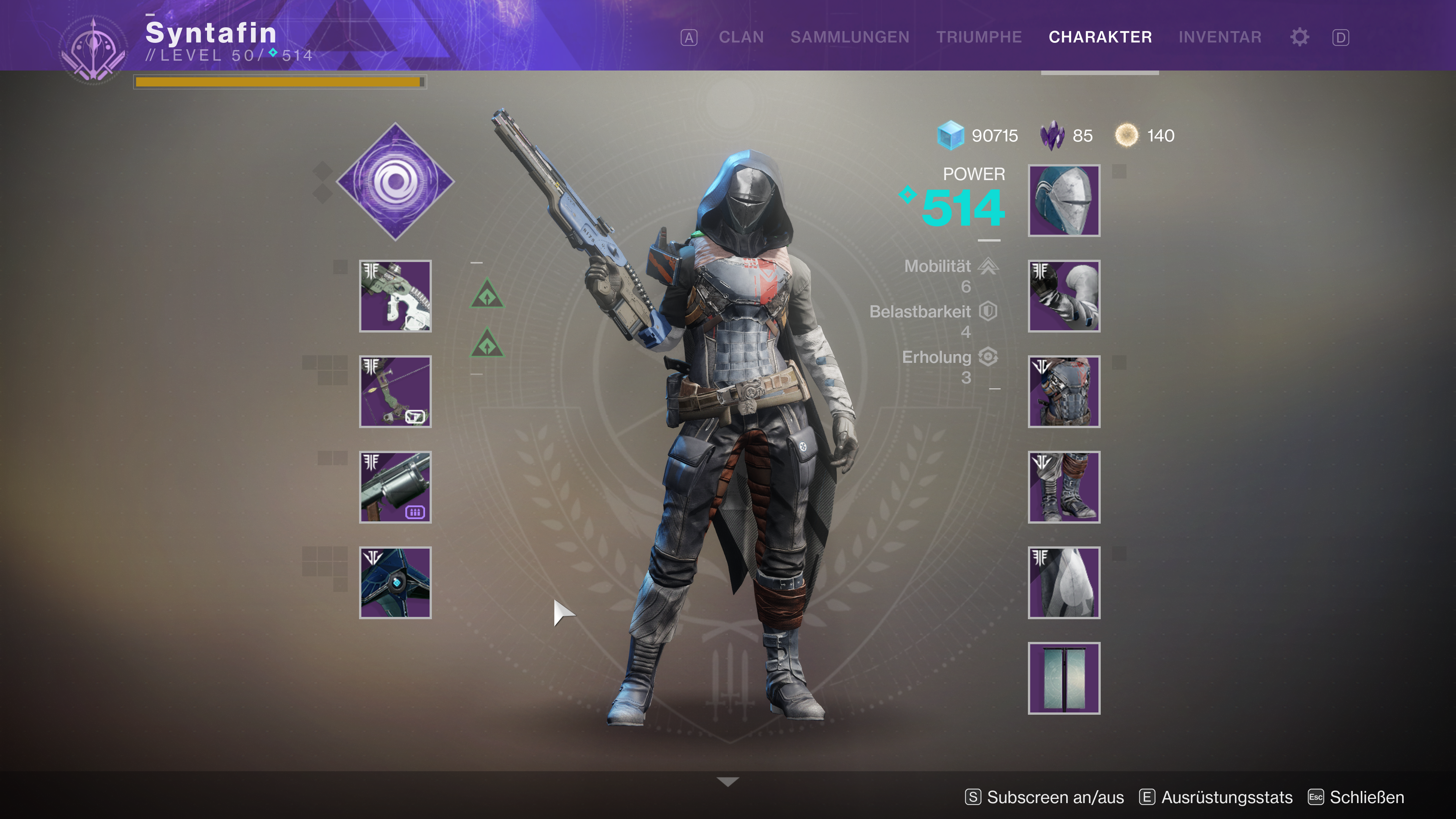The width and height of the screenshot is (1456, 819).
Task: Click the Syntafin player emblem
Action: 94,50
